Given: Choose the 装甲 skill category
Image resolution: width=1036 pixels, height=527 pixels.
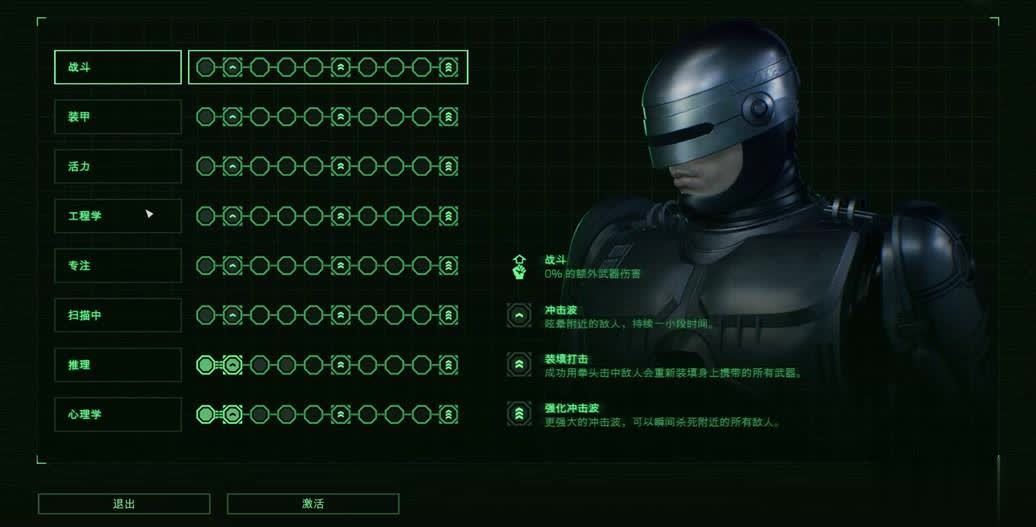Looking at the screenshot, I should [x=118, y=117].
